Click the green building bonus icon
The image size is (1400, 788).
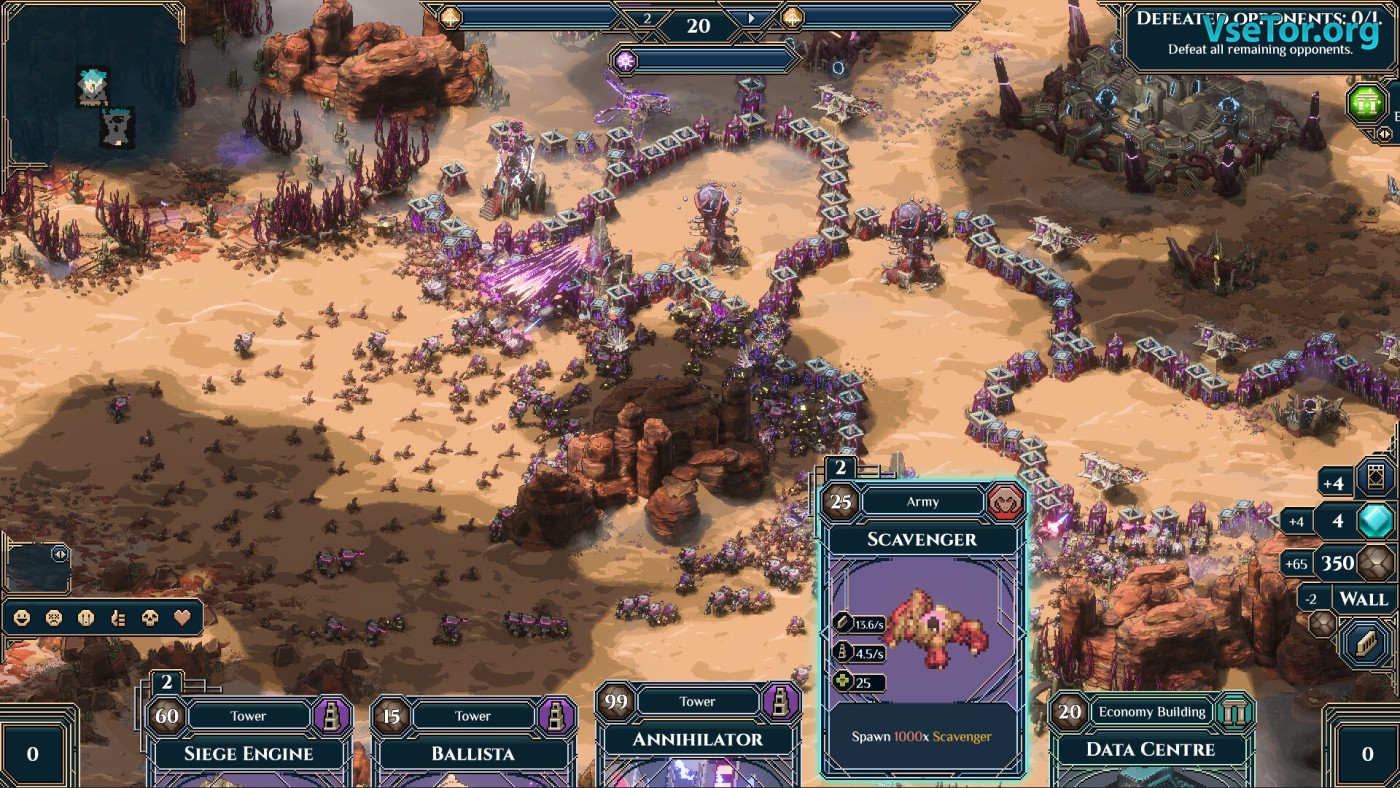(x=1366, y=103)
